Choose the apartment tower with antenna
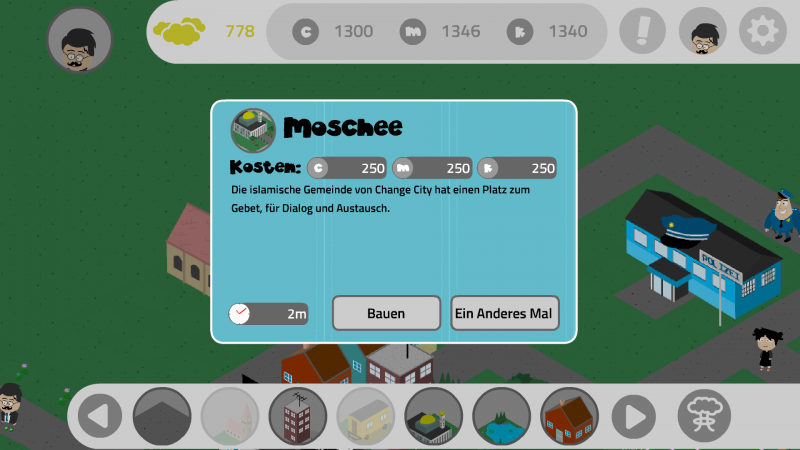800x450 pixels. pos(298,415)
